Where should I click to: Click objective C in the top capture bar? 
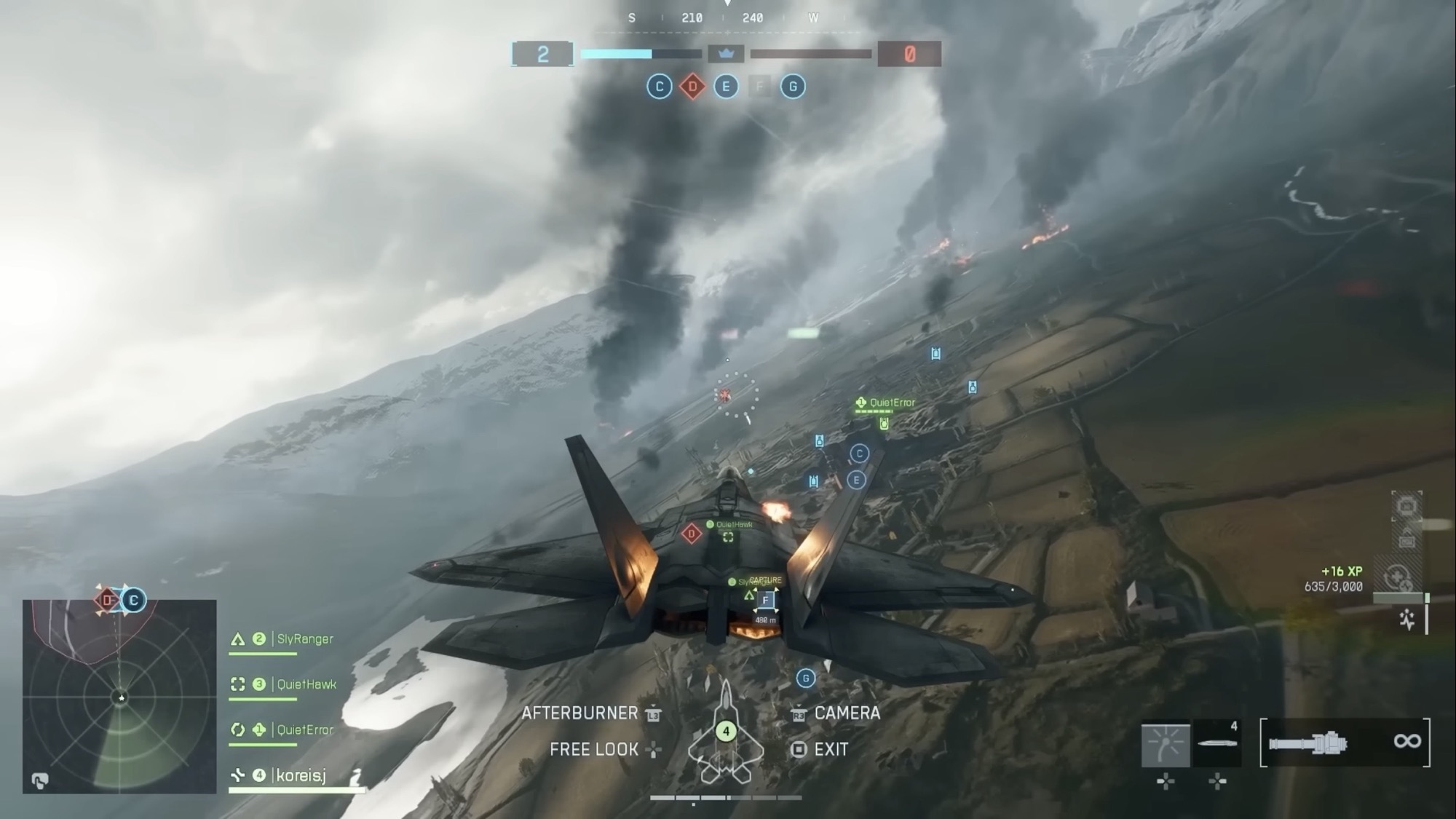coord(660,87)
